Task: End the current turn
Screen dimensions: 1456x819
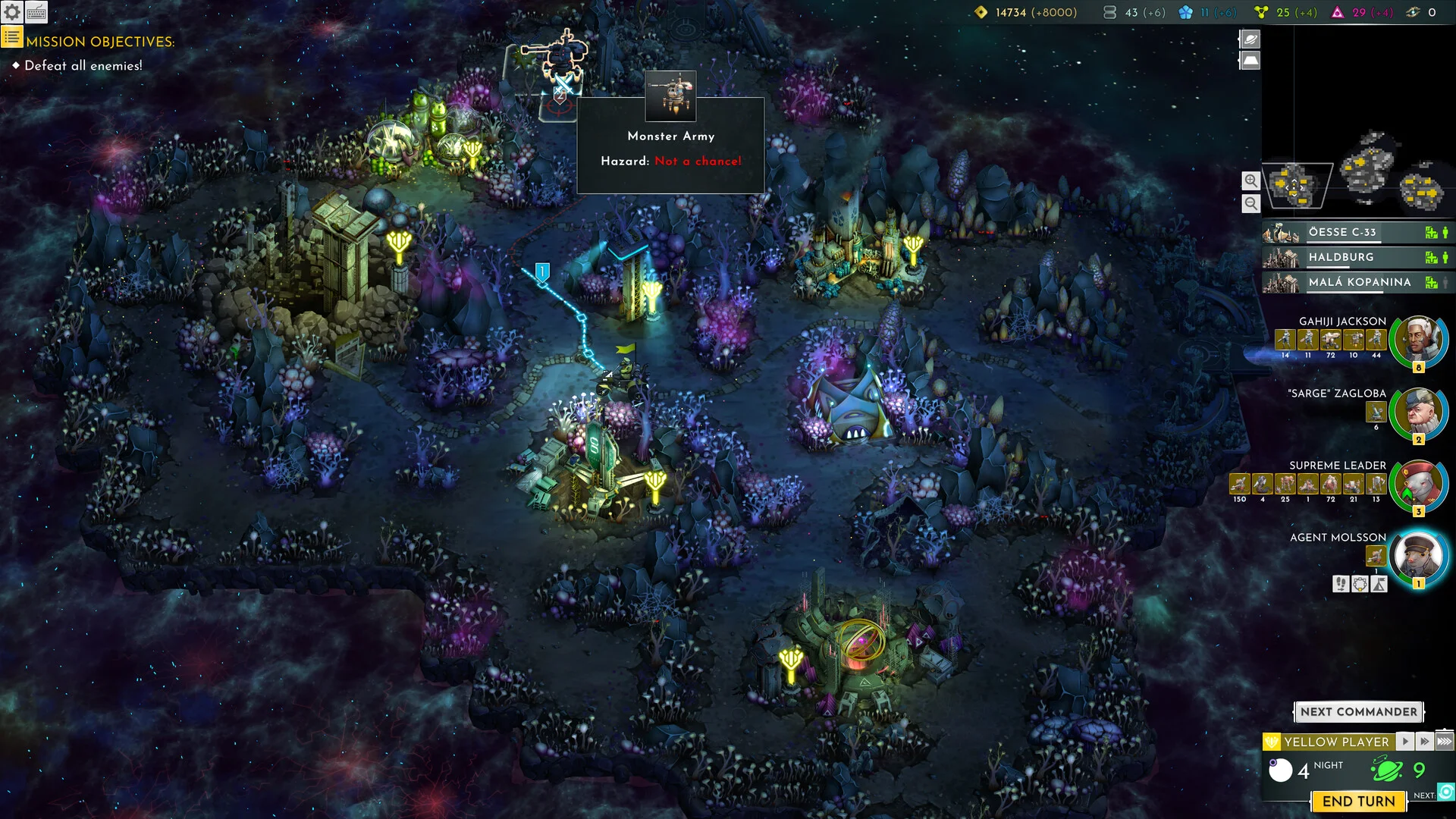Action: tap(1358, 802)
